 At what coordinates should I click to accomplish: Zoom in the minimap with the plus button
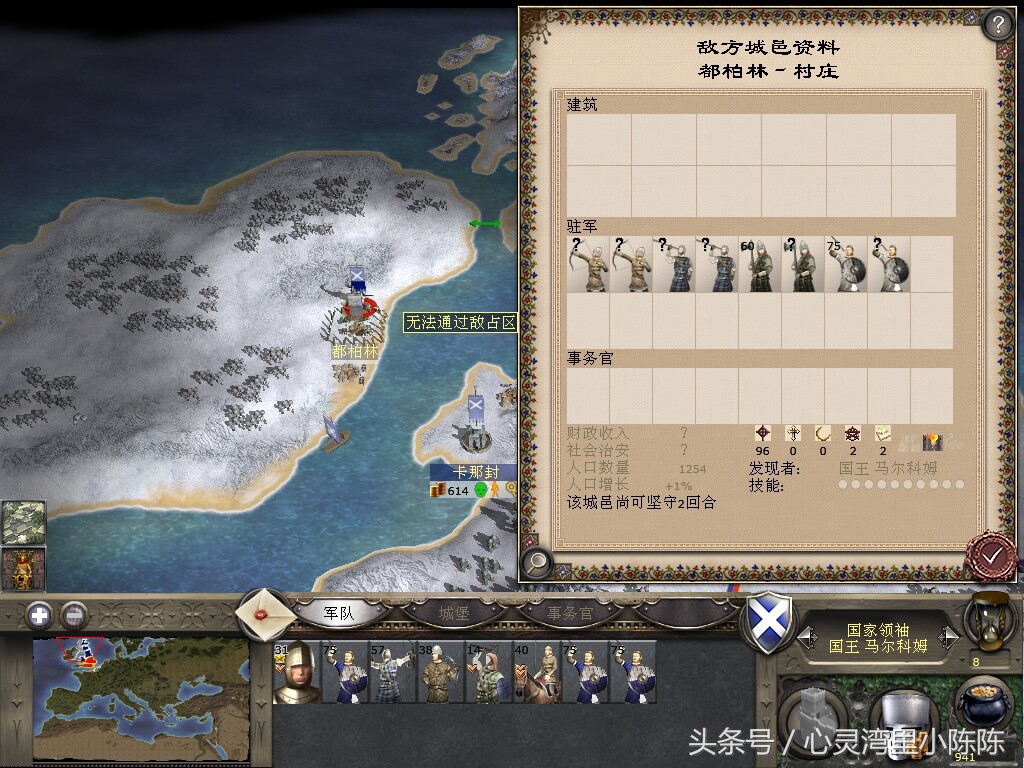[40, 615]
